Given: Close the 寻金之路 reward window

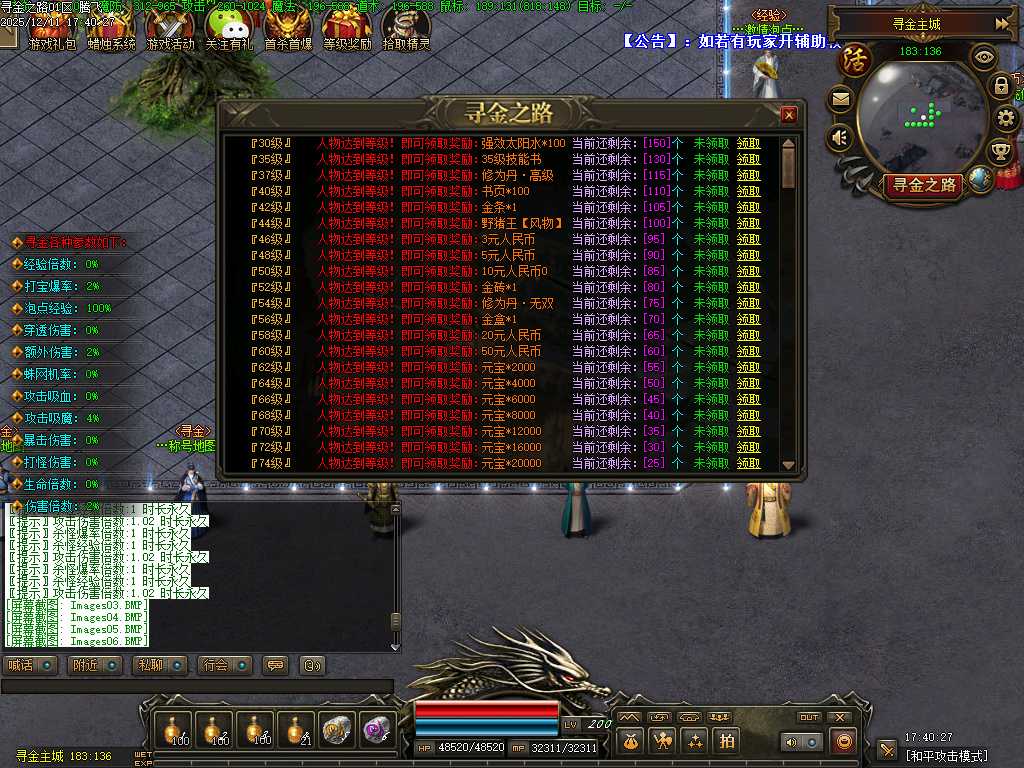Looking at the screenshot, I should point(789,115).
